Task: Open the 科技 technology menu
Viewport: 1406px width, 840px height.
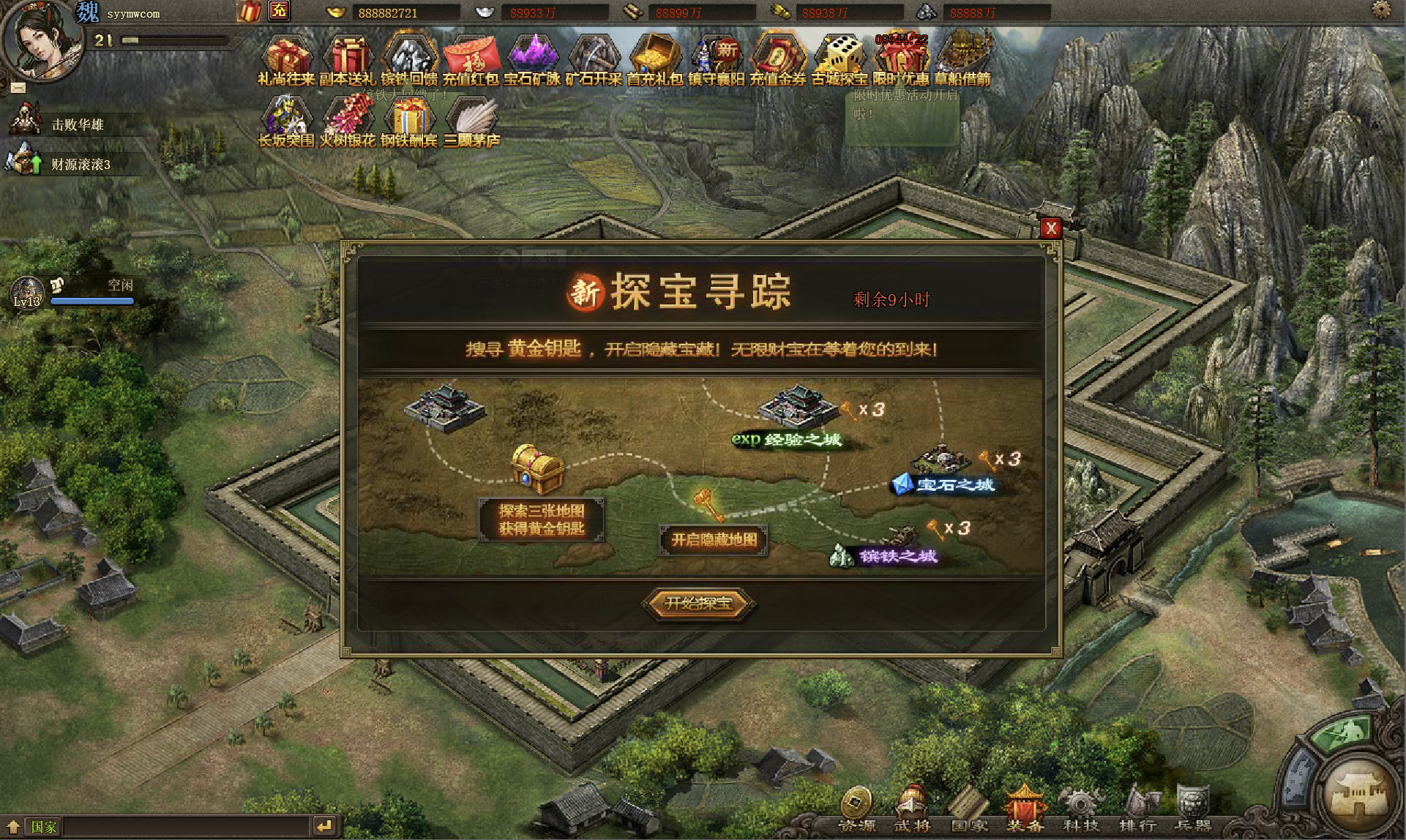Action: coord(1081,809)
